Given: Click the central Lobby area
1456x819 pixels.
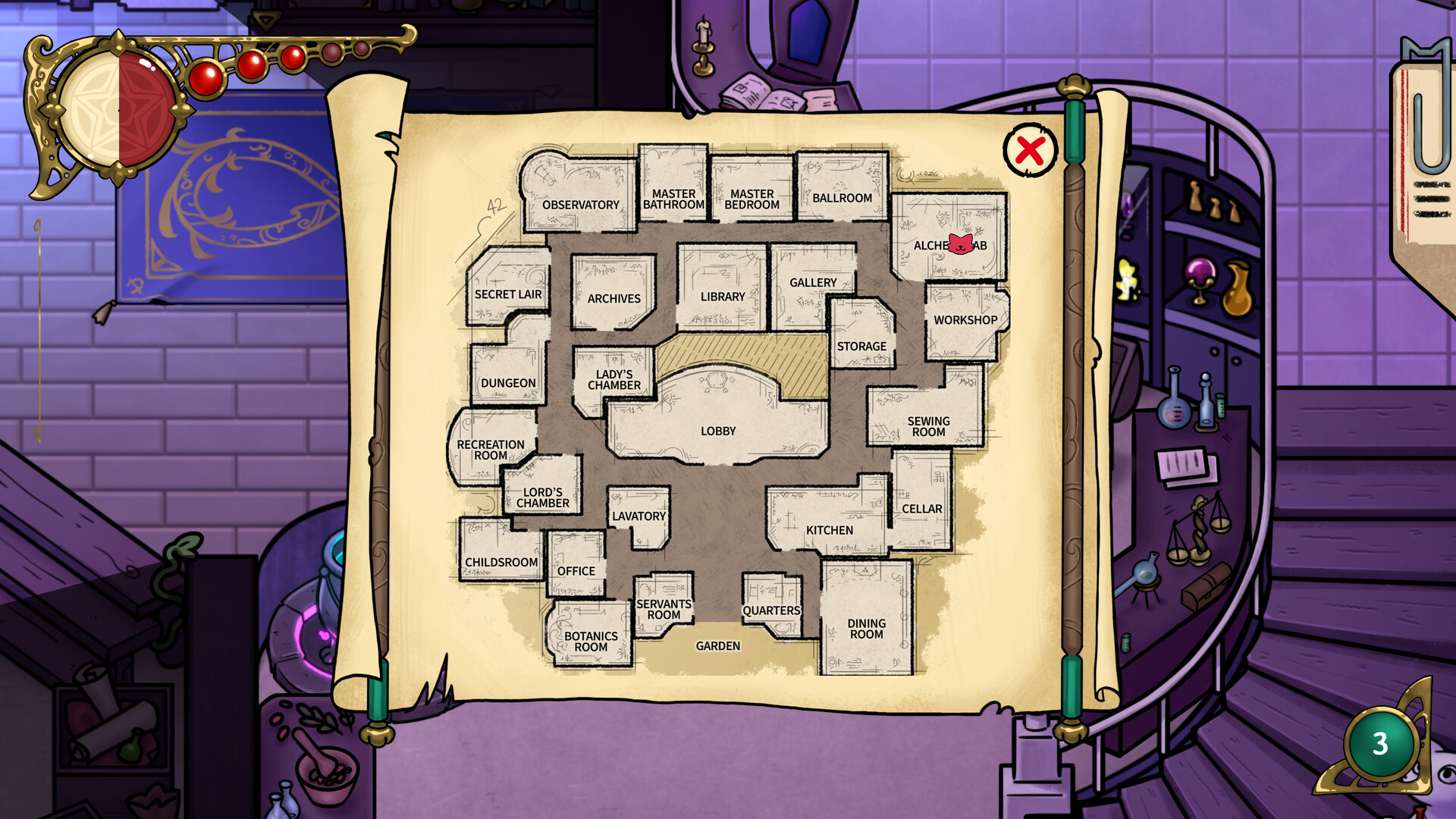Looking at the screenshot, I should tap(717, 430).
